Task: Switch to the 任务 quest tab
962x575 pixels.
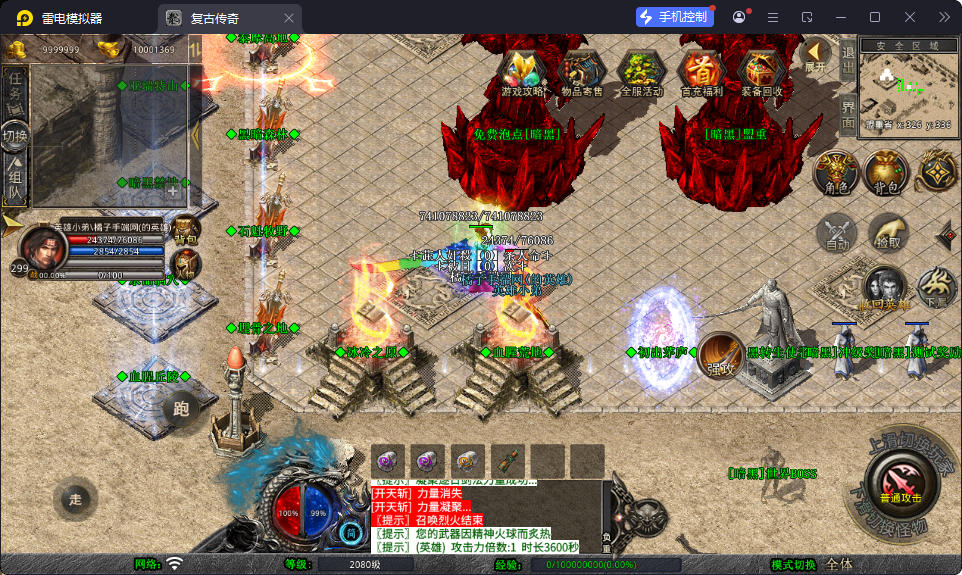Action: coord(15,89)
